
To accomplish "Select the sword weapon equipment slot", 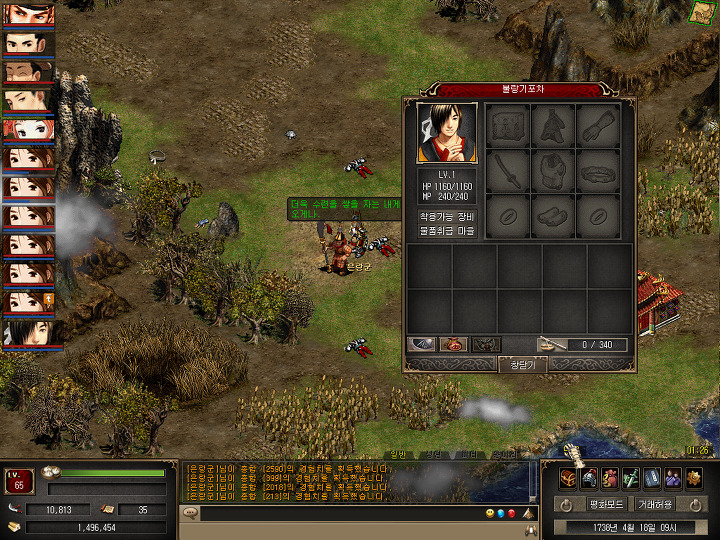I will pos(509,171).
